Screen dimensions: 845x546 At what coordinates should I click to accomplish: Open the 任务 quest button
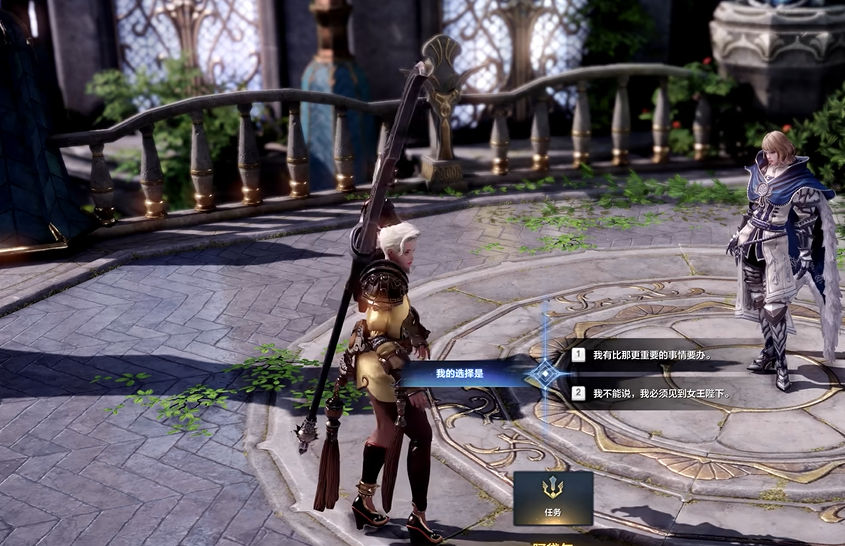click(553, 498)
